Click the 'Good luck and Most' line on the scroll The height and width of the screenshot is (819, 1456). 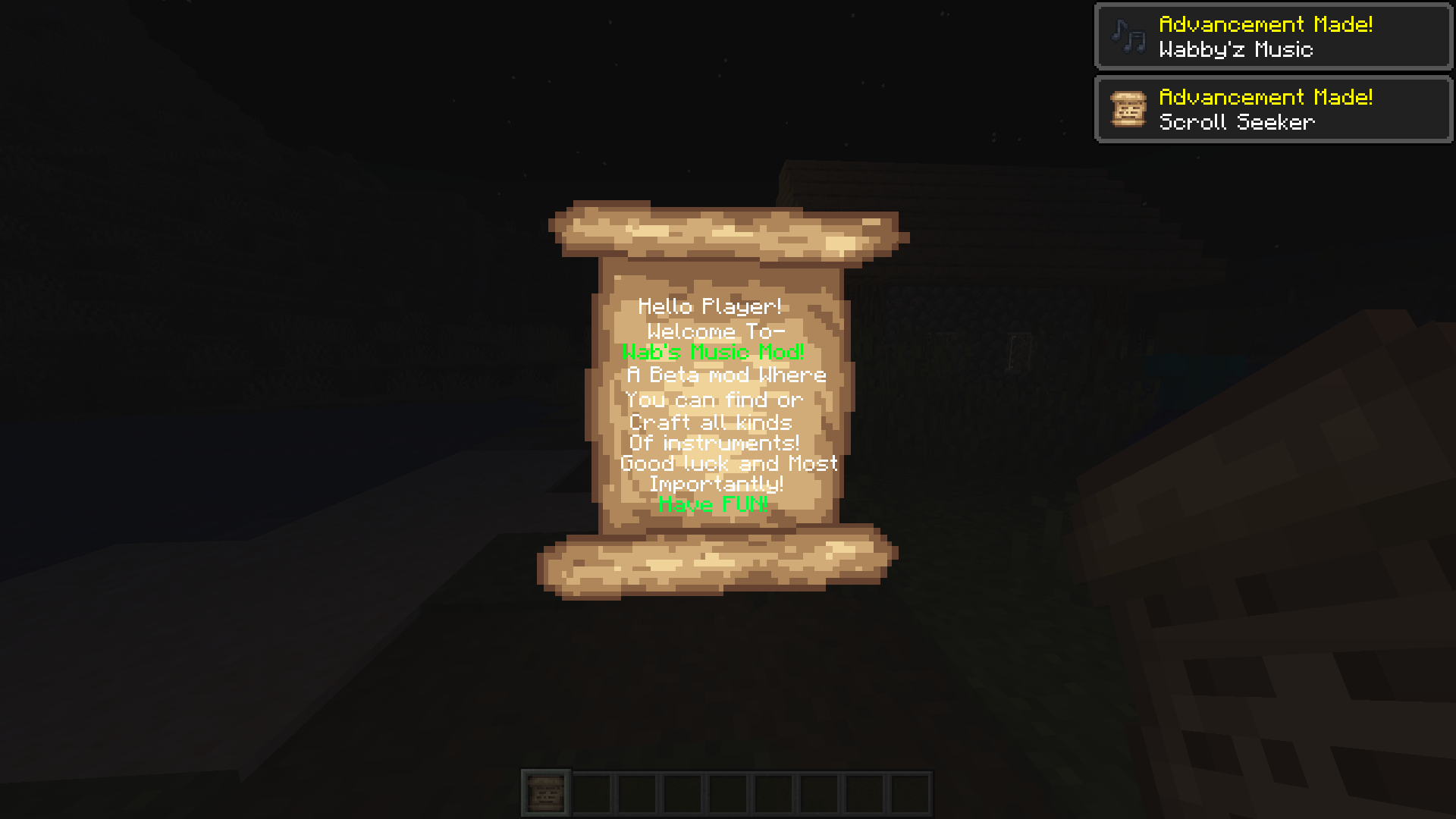point(728,463)
